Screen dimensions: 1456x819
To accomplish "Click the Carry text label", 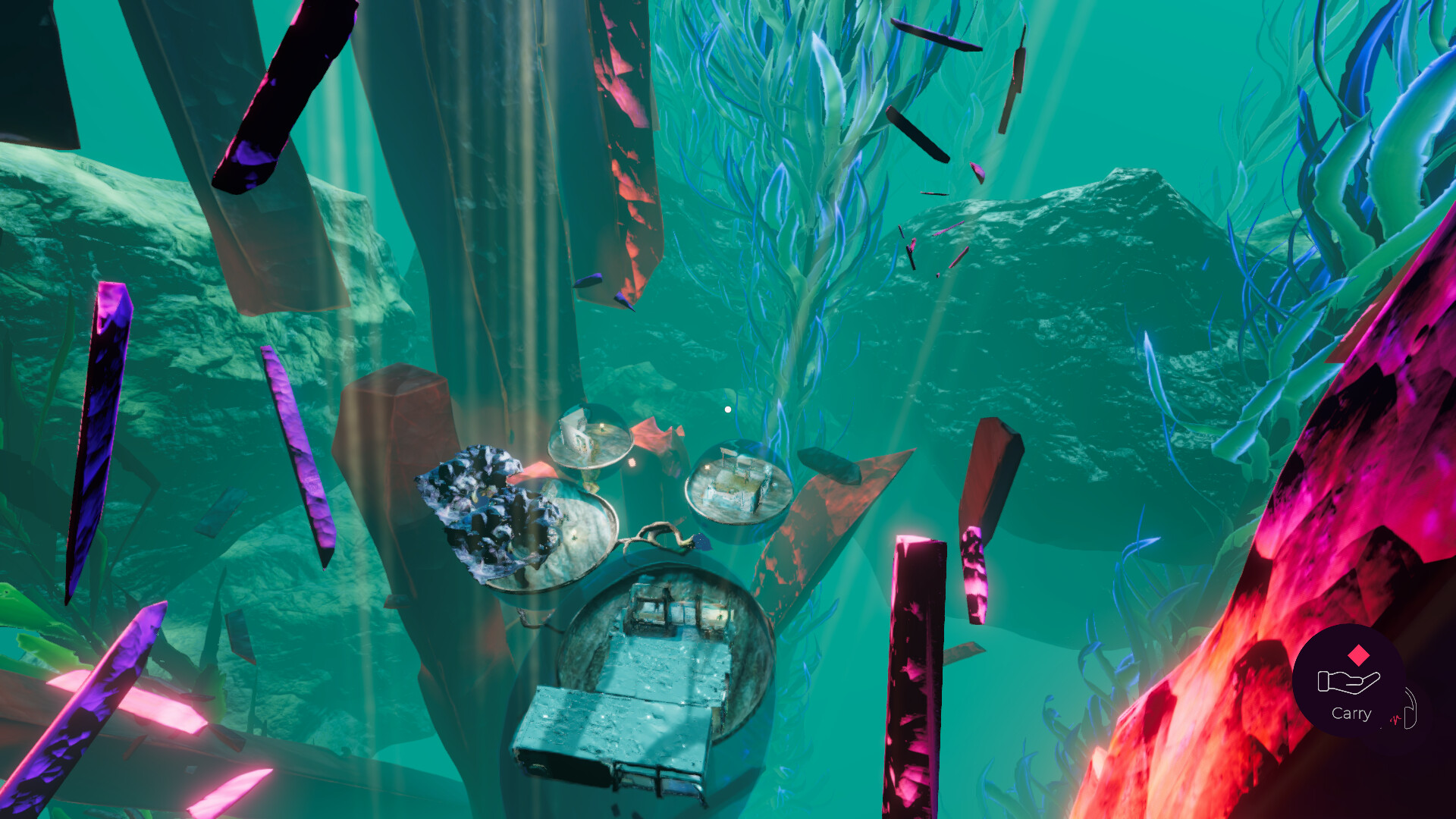I will (x=1351, y=713).
